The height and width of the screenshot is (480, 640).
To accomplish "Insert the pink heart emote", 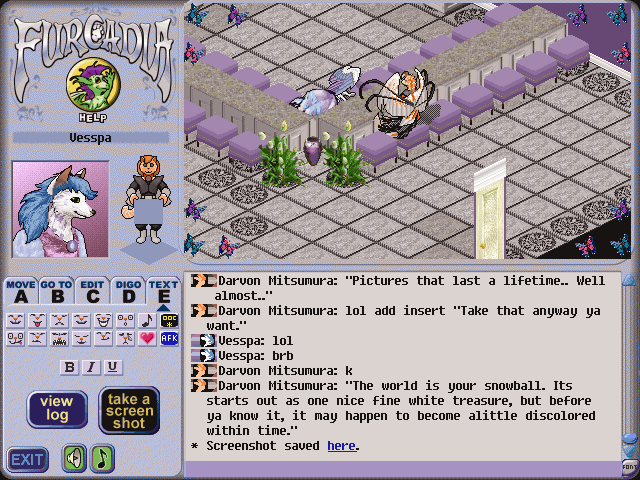I will click(x=146, y=338).
